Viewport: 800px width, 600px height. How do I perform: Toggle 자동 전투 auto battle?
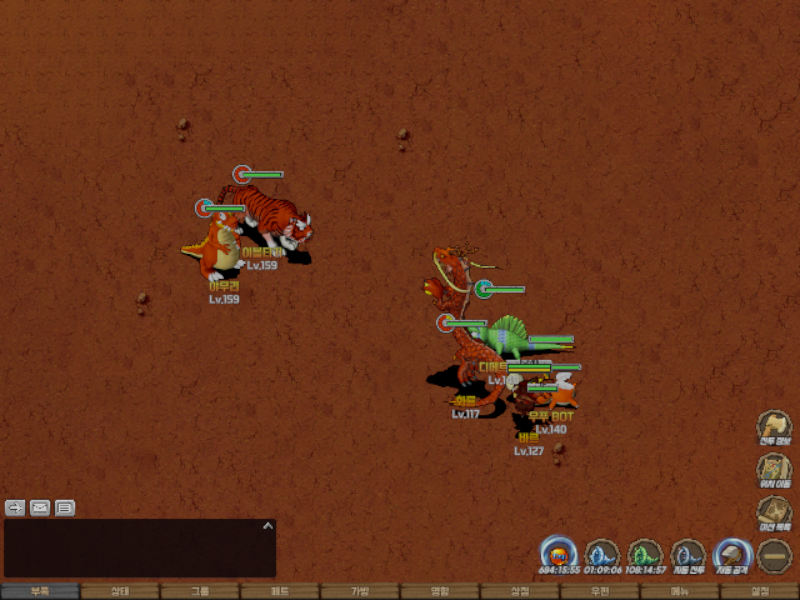tap(688, 556)
